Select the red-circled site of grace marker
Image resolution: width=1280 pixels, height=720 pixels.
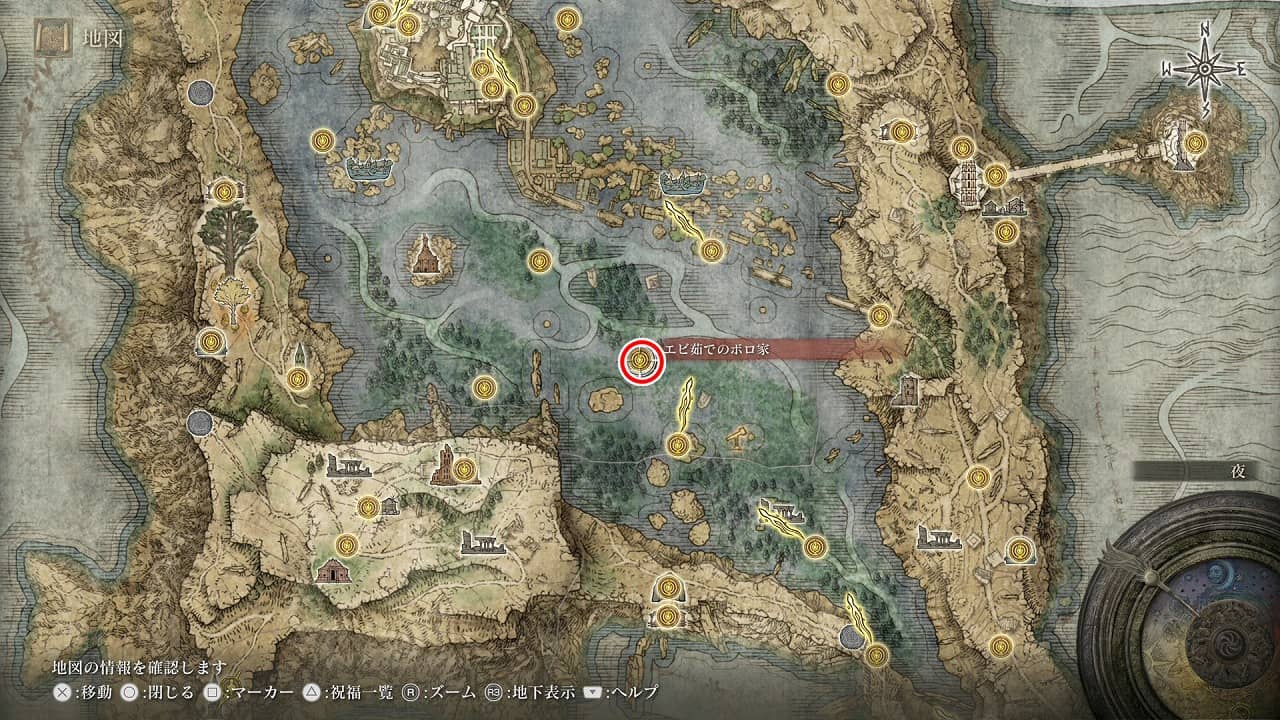[640, 361]
